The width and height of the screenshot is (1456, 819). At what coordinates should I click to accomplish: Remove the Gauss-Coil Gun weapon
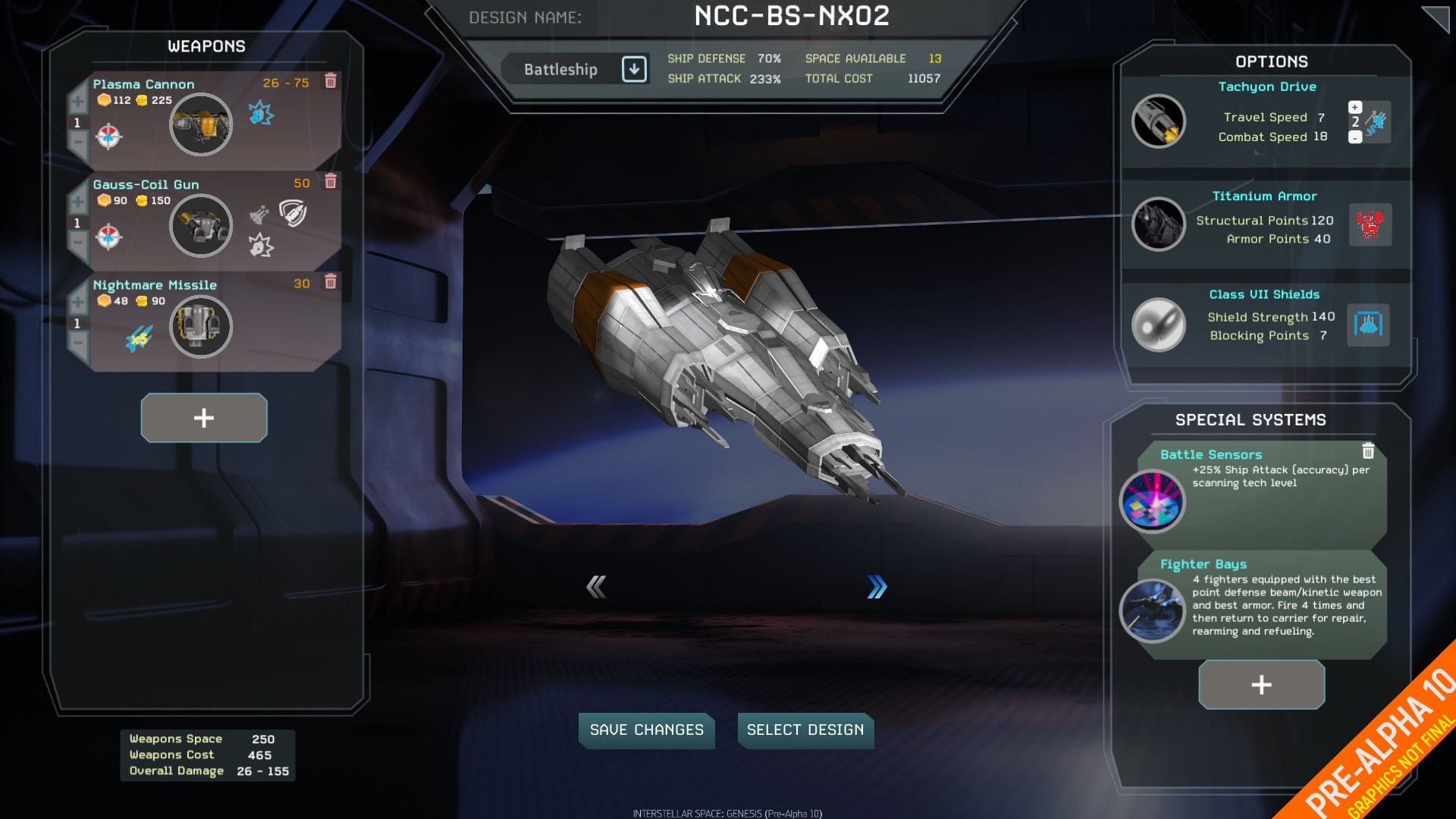[331, 181]
